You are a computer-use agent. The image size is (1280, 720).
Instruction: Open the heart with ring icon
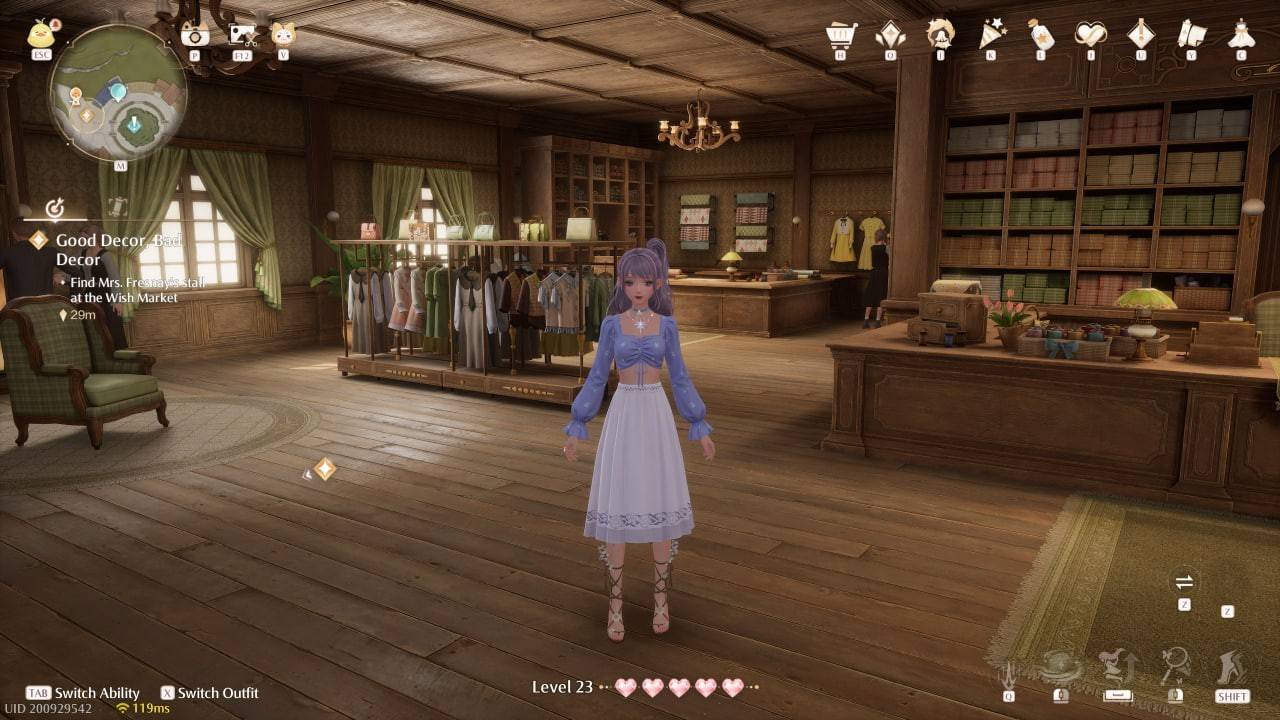(1090, 35)
